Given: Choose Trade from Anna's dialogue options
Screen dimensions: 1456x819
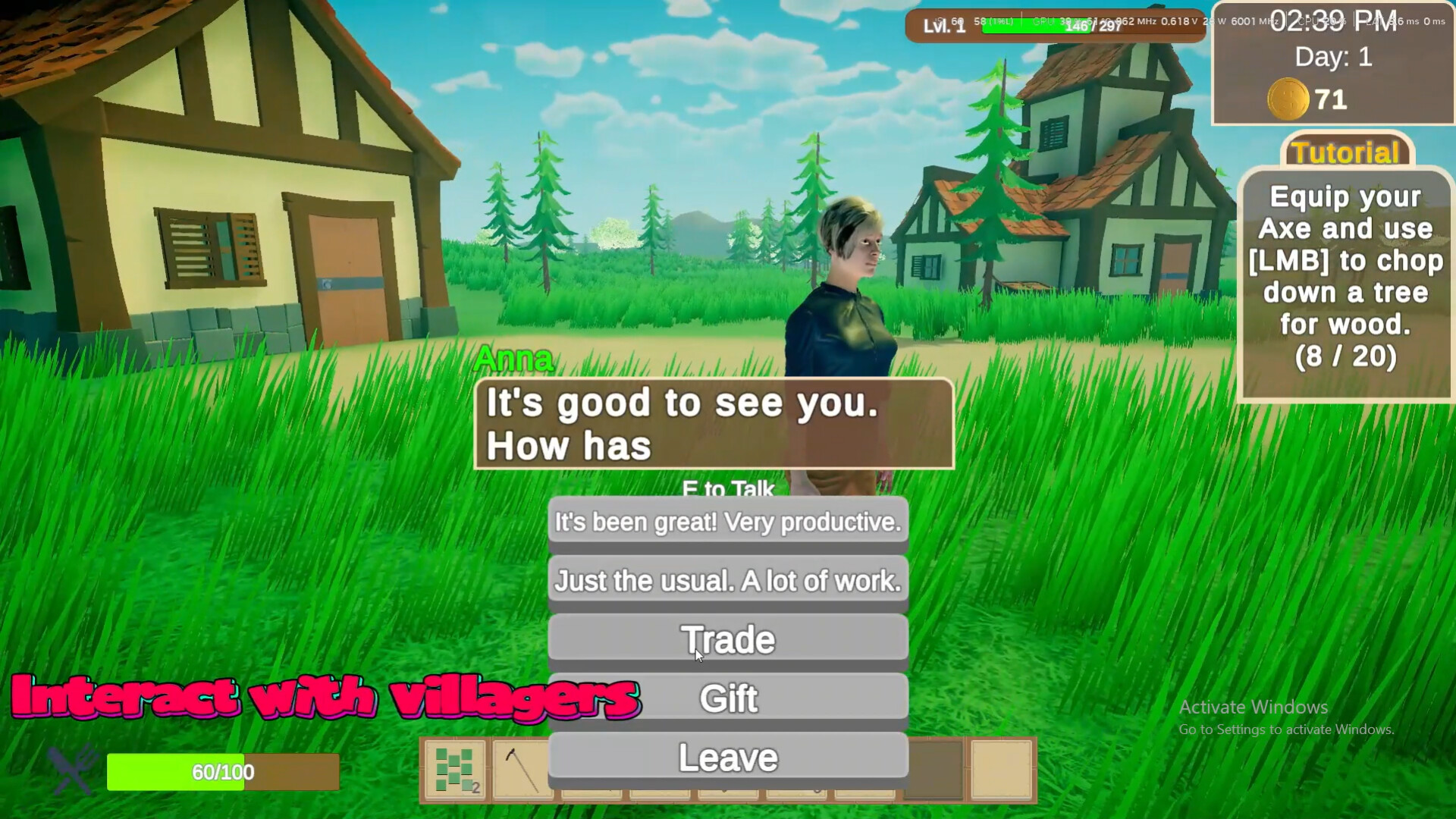Looking at the screenshot, I should 726,639.
